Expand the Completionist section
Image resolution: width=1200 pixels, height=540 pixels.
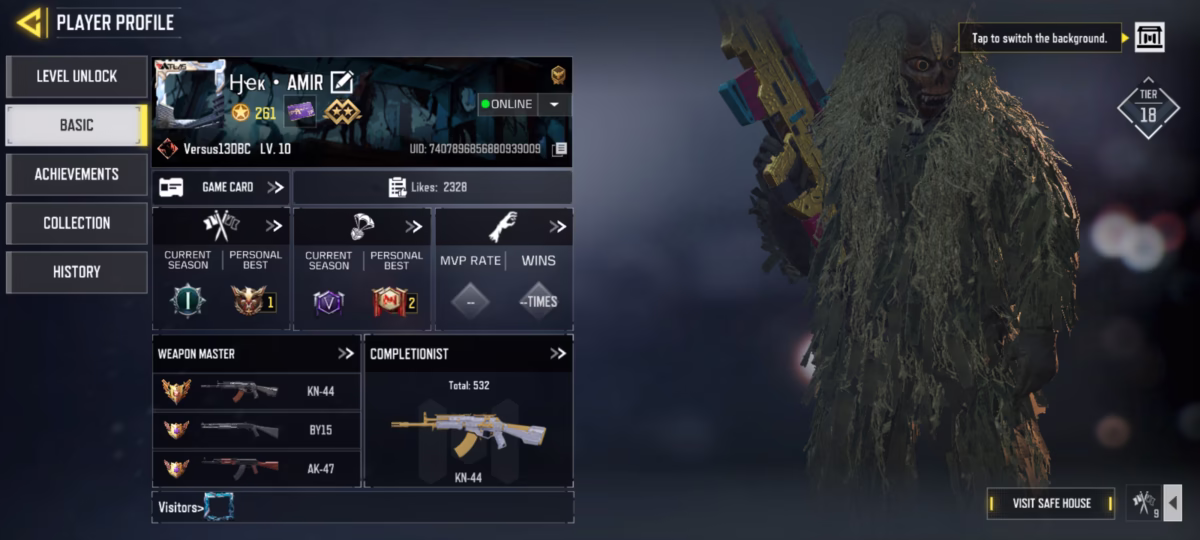(558, 353)
